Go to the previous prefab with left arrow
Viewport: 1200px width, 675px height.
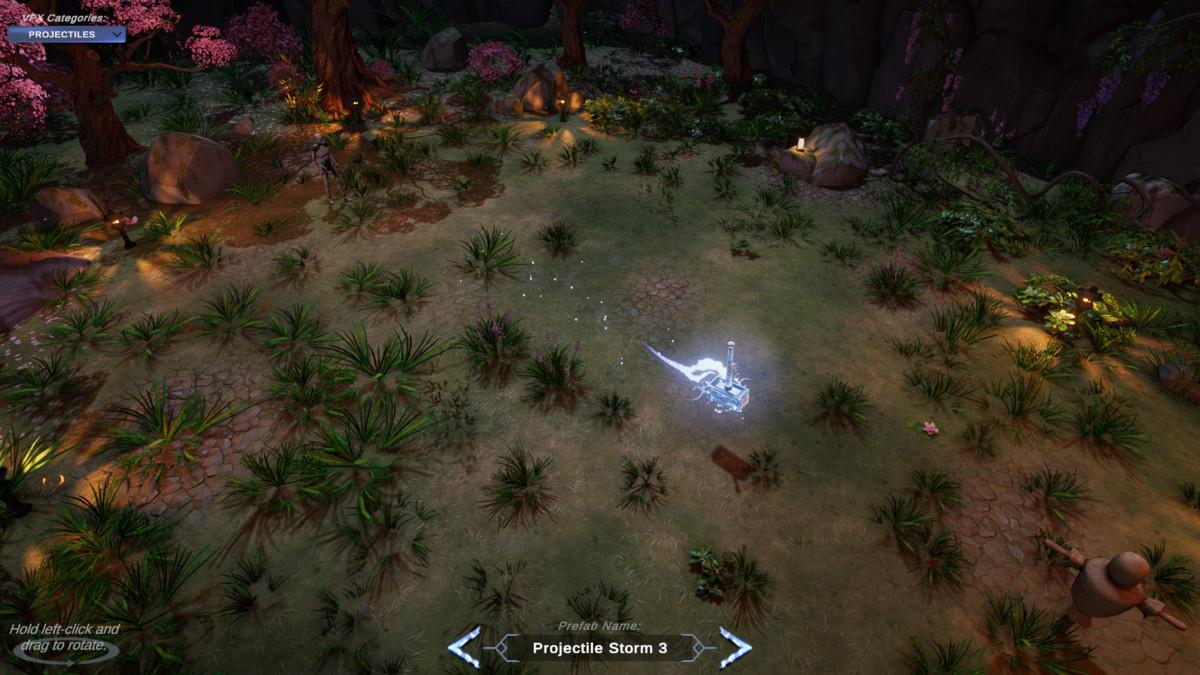(464, 647)
